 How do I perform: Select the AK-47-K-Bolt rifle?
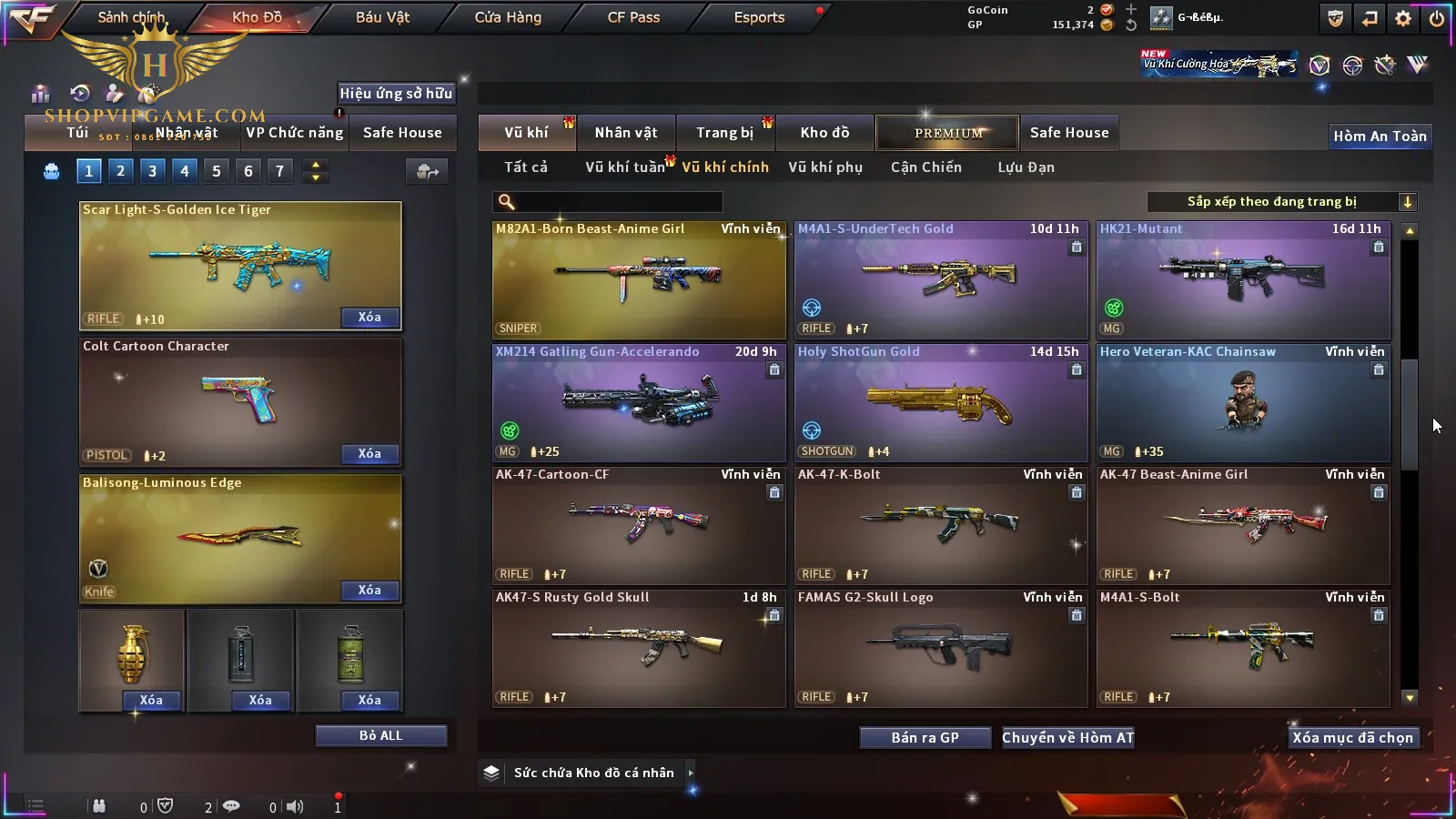tap(941, 526)
